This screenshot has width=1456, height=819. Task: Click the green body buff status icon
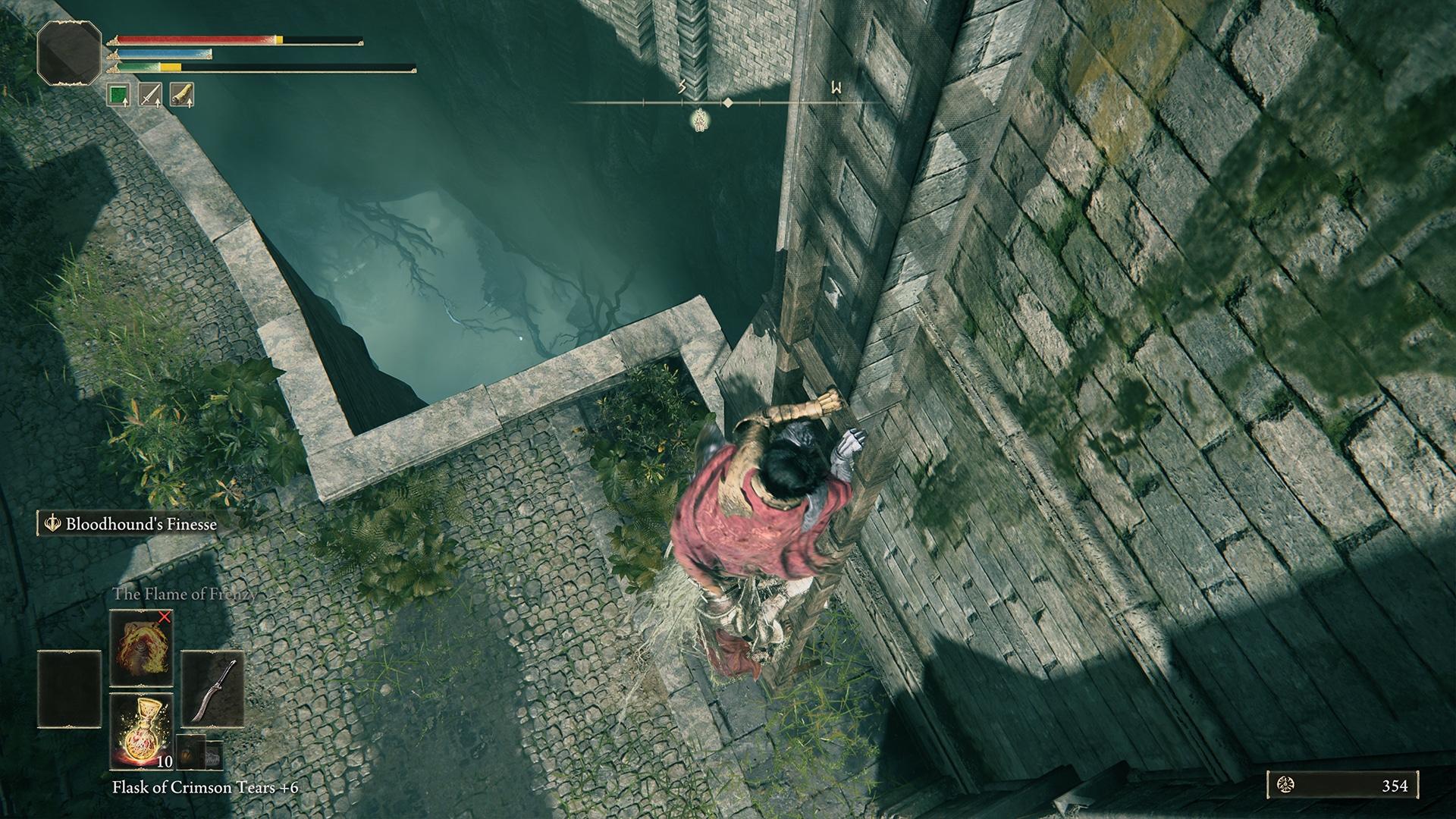[x=118, y=93]
